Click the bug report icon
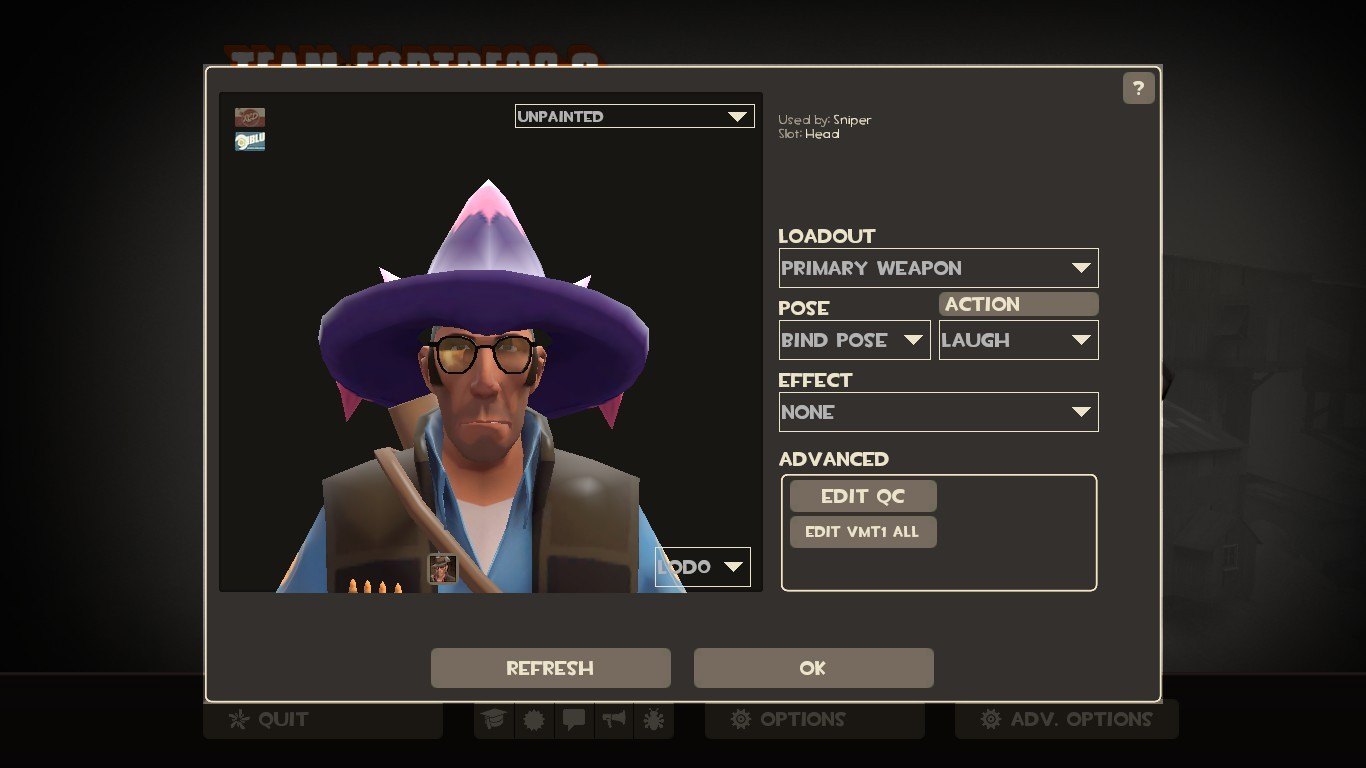This screenshot has height=768, width=1366. [653, 719]
